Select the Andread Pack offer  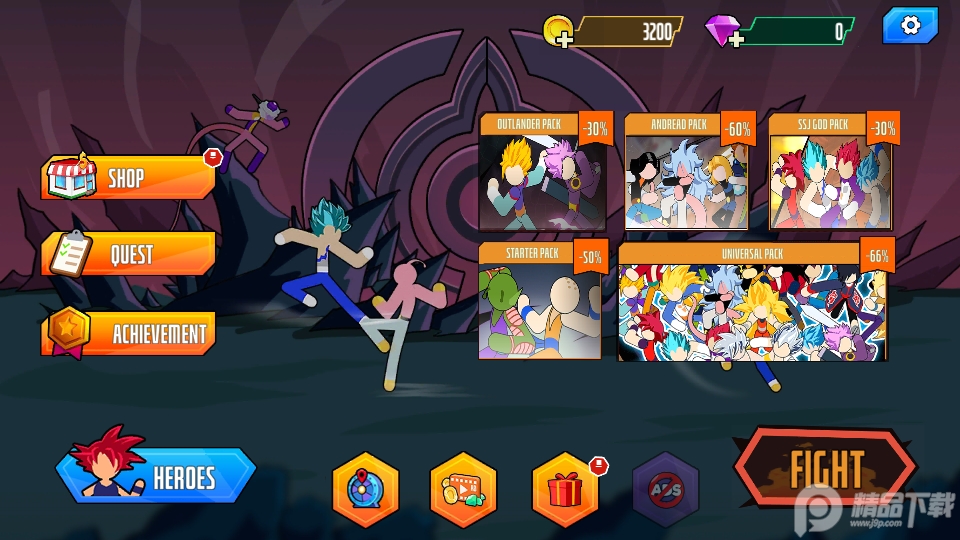click(688, 173)
